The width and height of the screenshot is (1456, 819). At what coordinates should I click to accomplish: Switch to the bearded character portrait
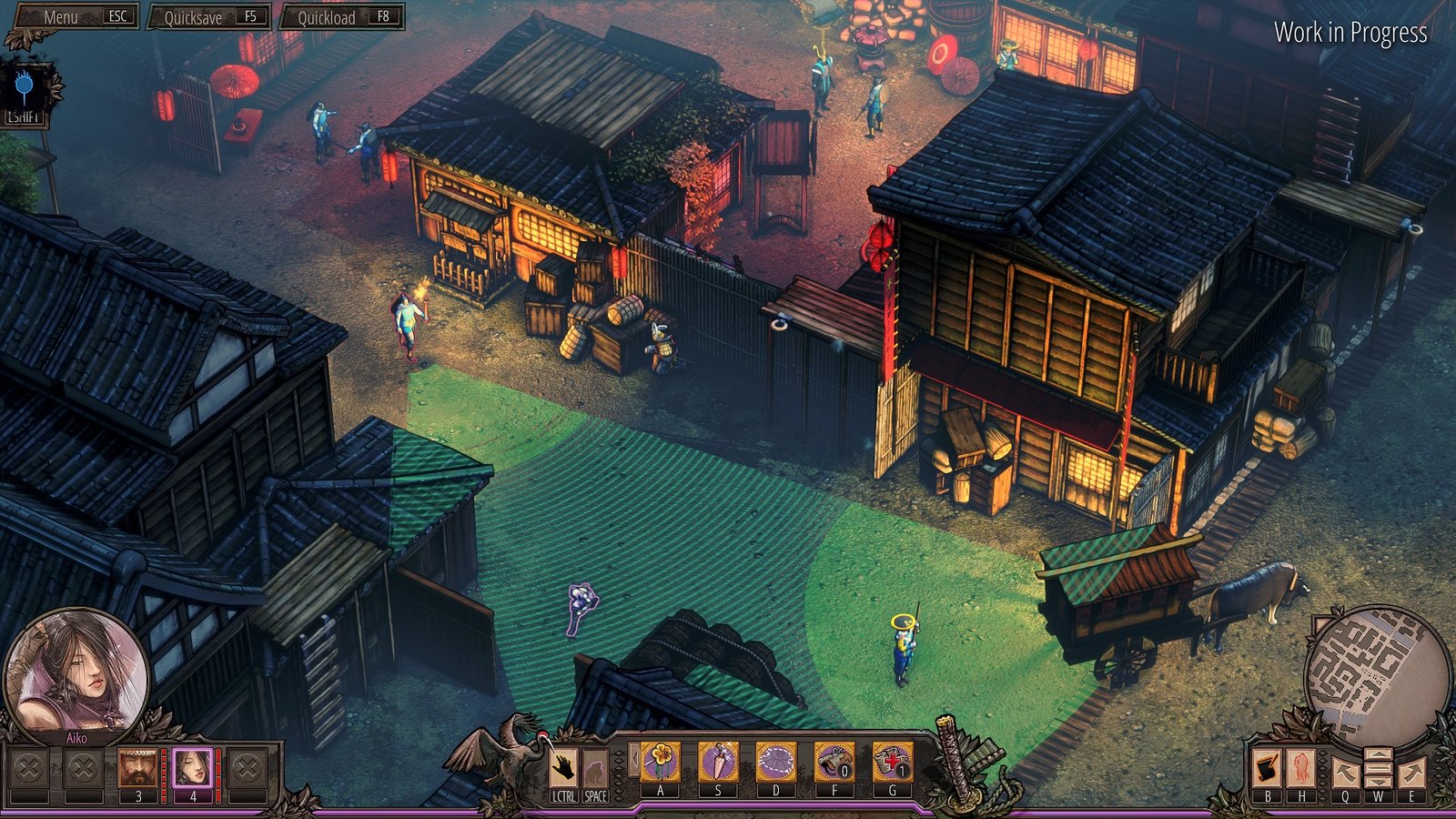(x=137, y=767)
